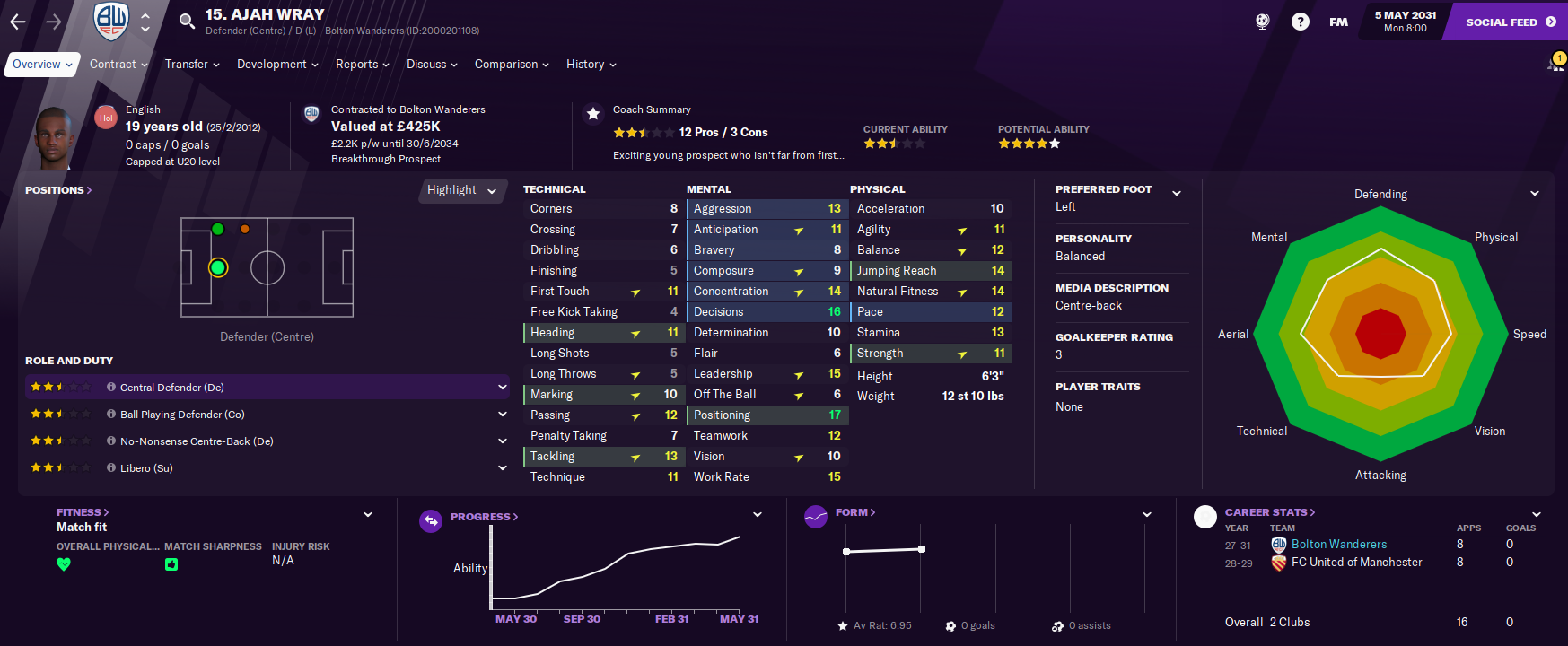Open the Career Stats section

[1270, 512]
